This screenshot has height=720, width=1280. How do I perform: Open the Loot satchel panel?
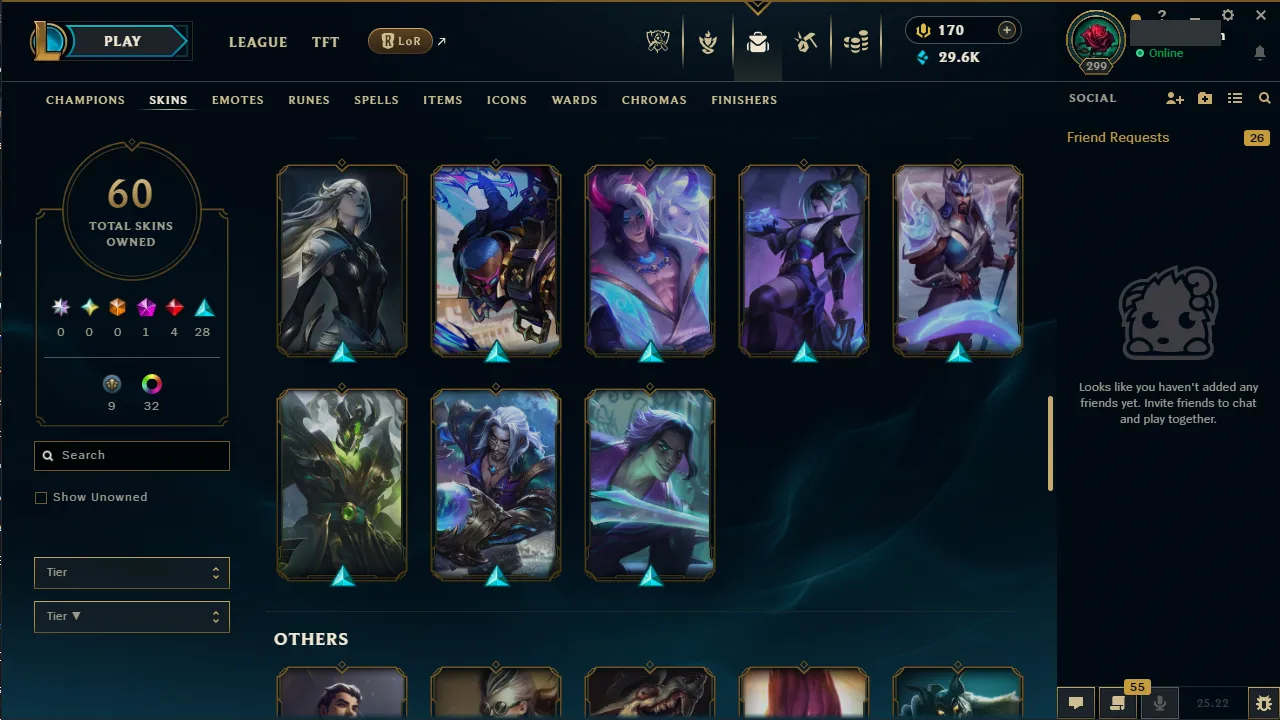[x=757, y=42]
